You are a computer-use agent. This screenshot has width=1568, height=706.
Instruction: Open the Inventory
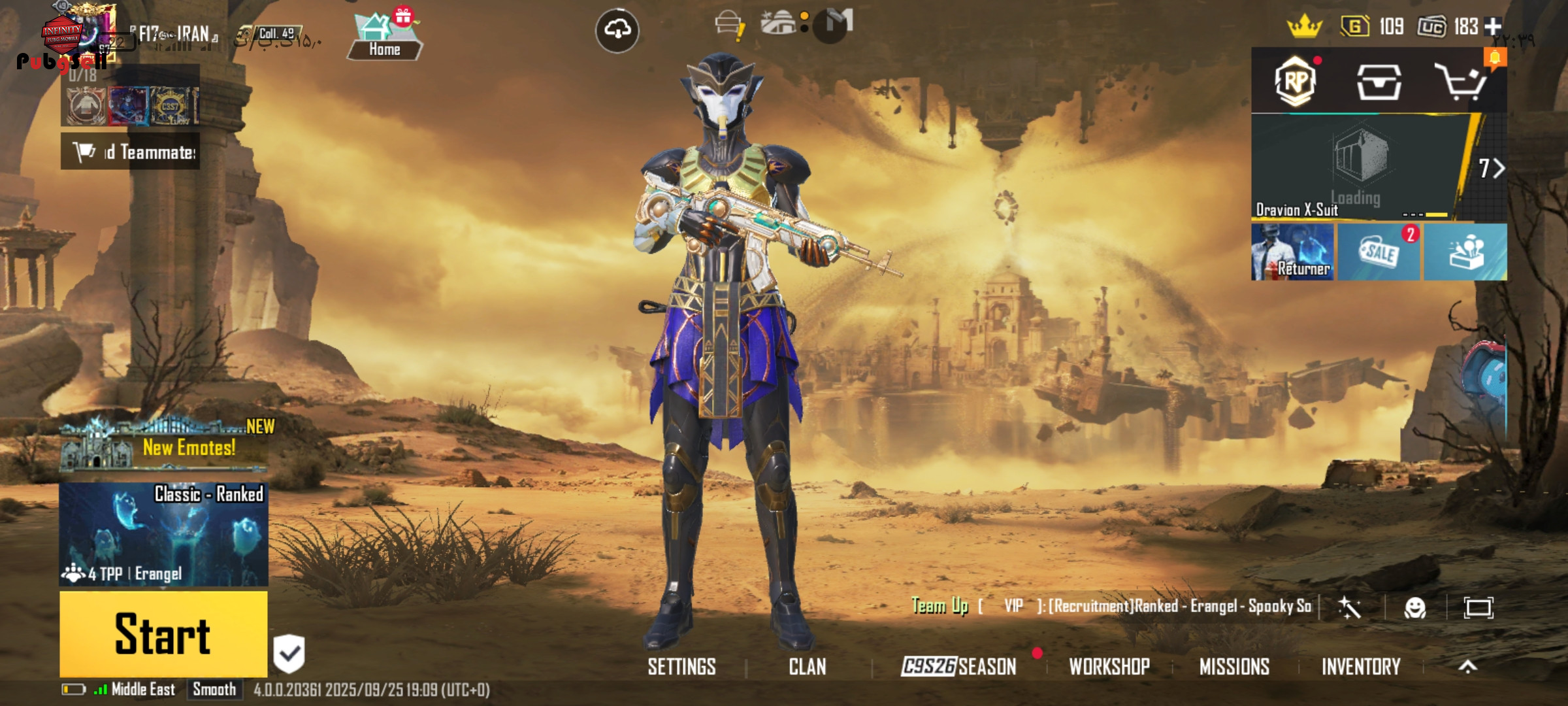[x=1361, y=667]
